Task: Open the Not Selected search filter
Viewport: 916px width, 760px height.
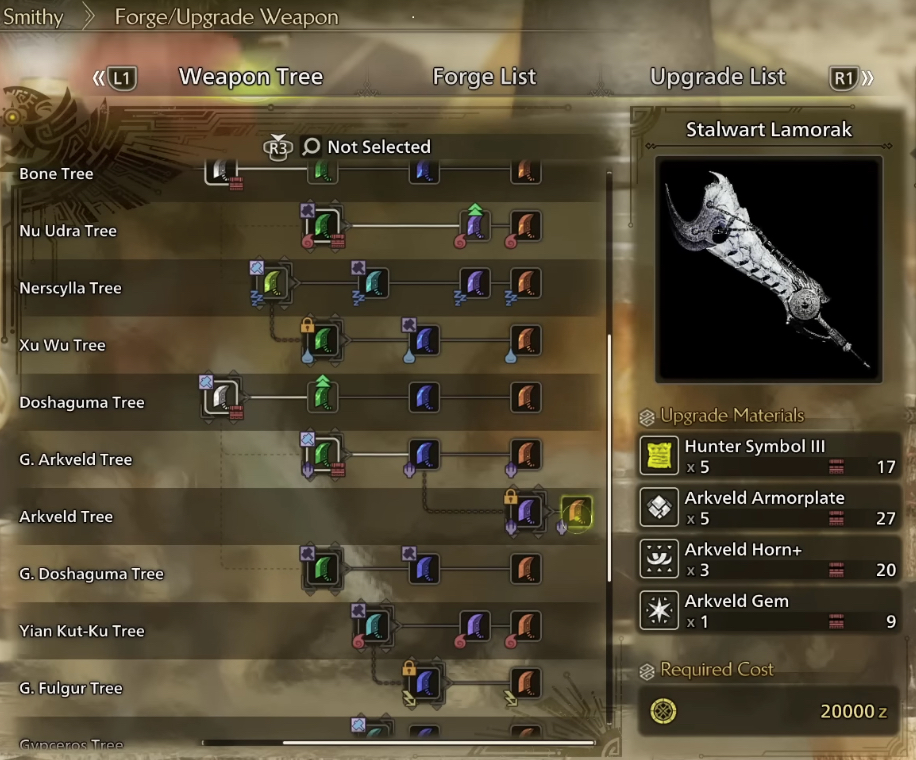Action: point(366,147)
